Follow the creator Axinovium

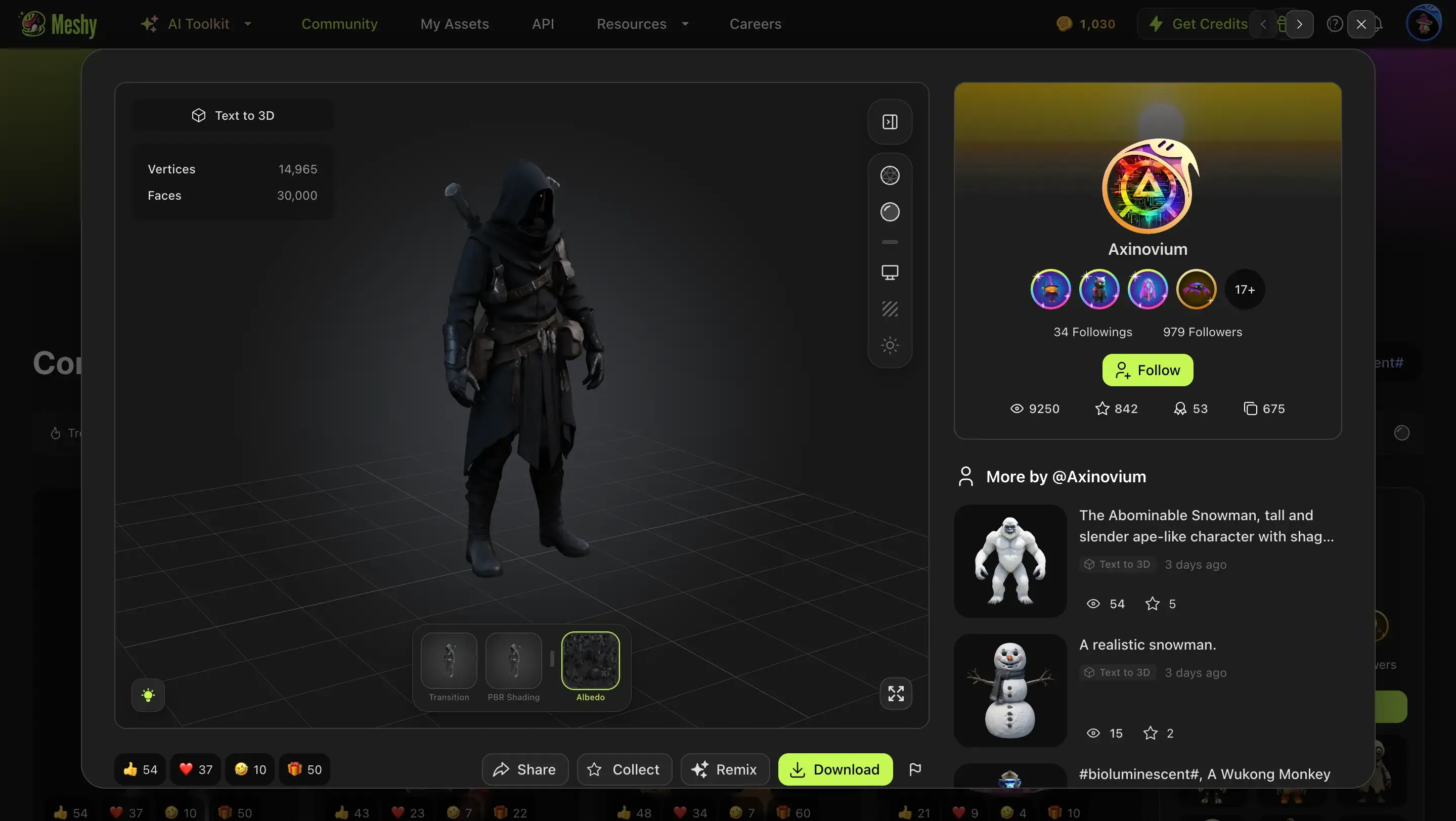point(1147,370)
